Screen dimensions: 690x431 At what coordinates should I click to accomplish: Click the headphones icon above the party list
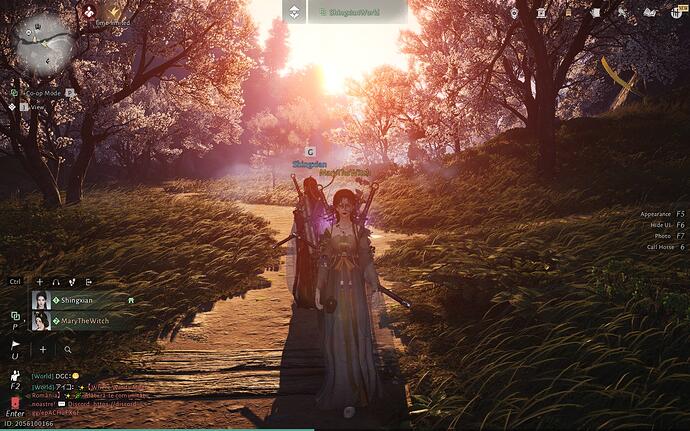[56, 282]
